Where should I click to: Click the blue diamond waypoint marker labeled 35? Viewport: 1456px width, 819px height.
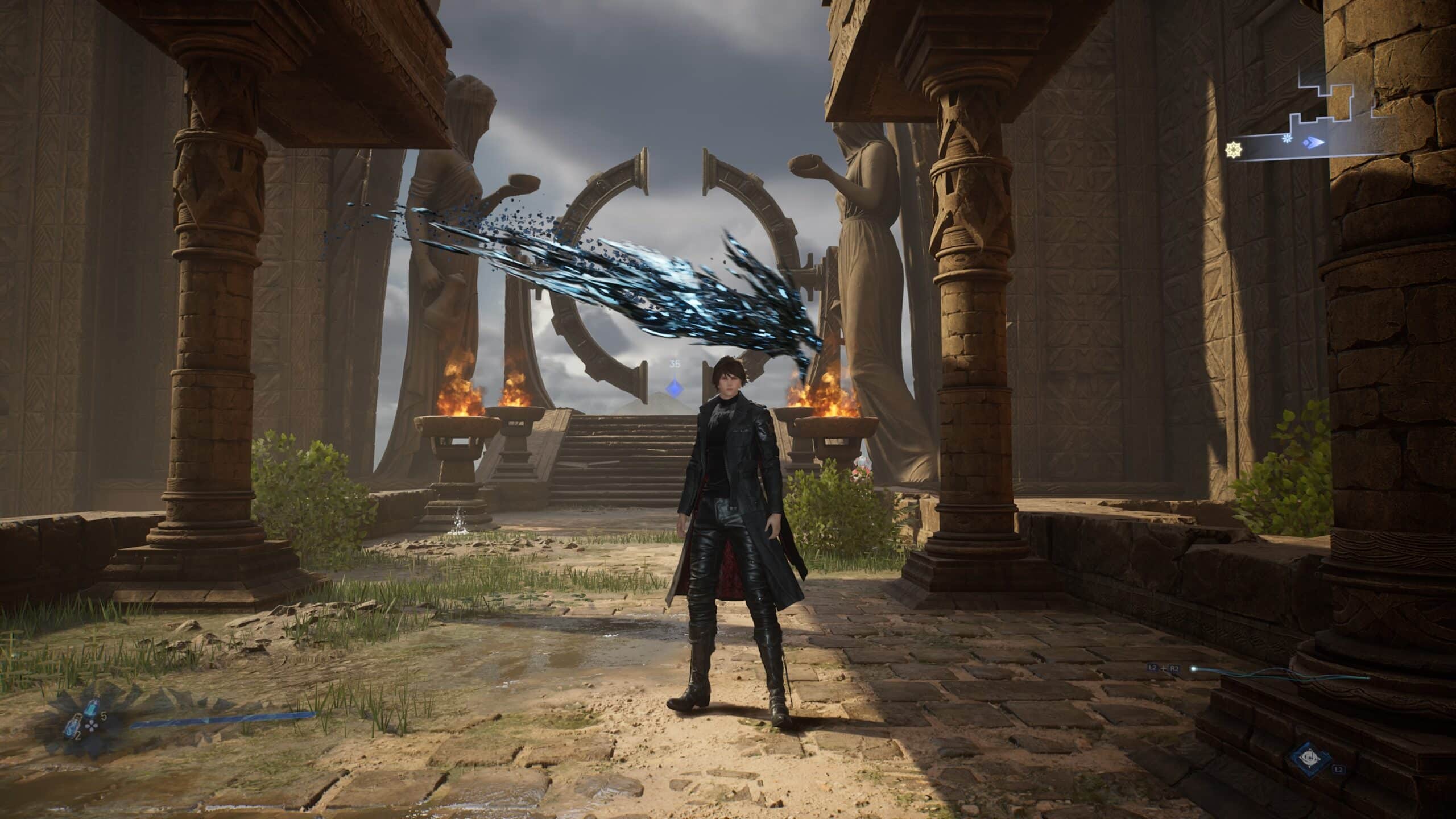click(x=675, y=388)
